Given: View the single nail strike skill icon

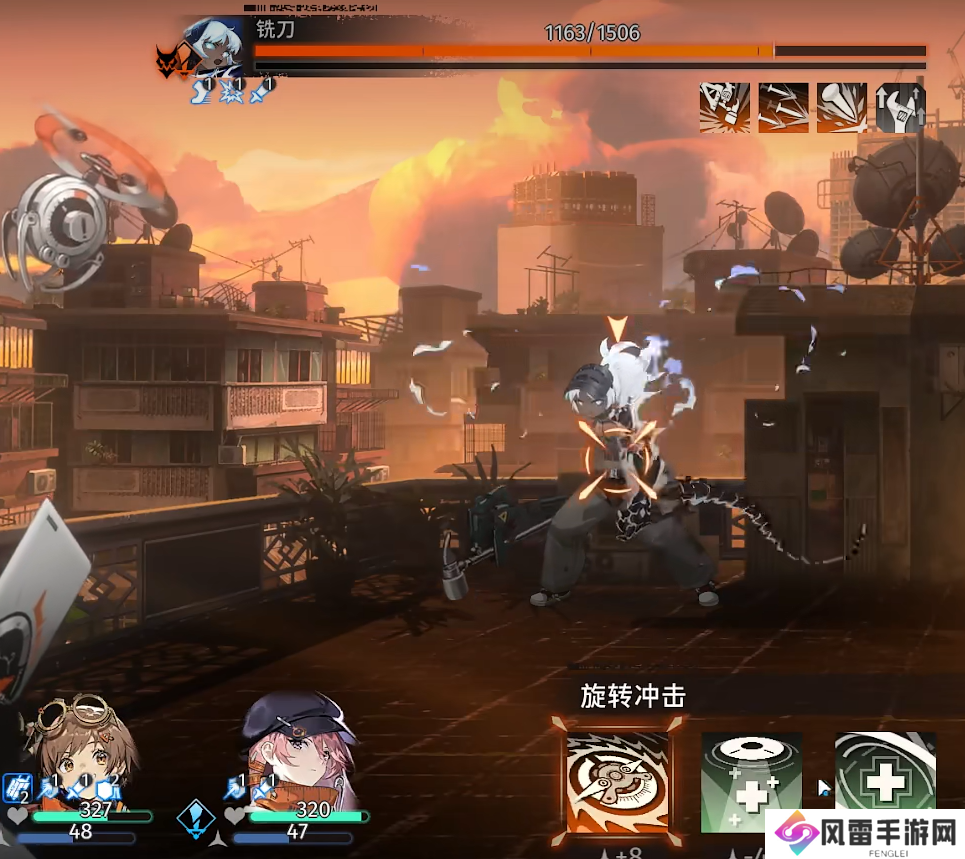Looking at the screenshot, I should (842, 108).
